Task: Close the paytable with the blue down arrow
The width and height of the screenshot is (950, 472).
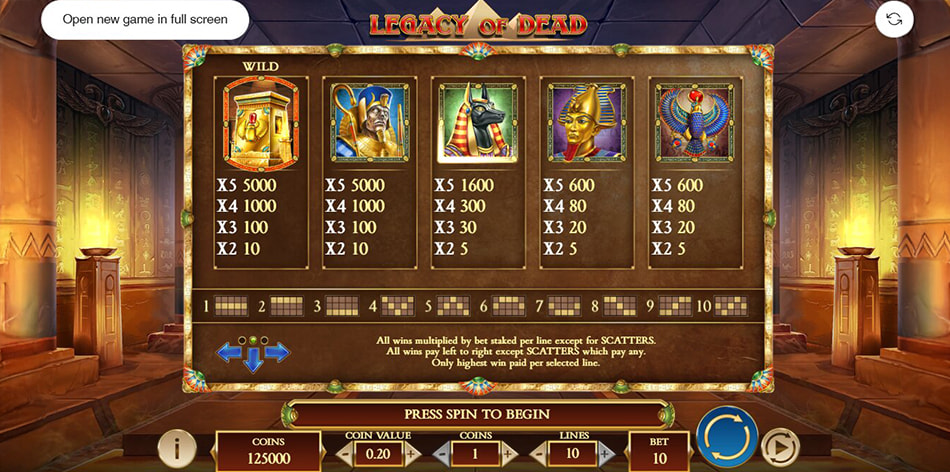Action: point(254,362)
